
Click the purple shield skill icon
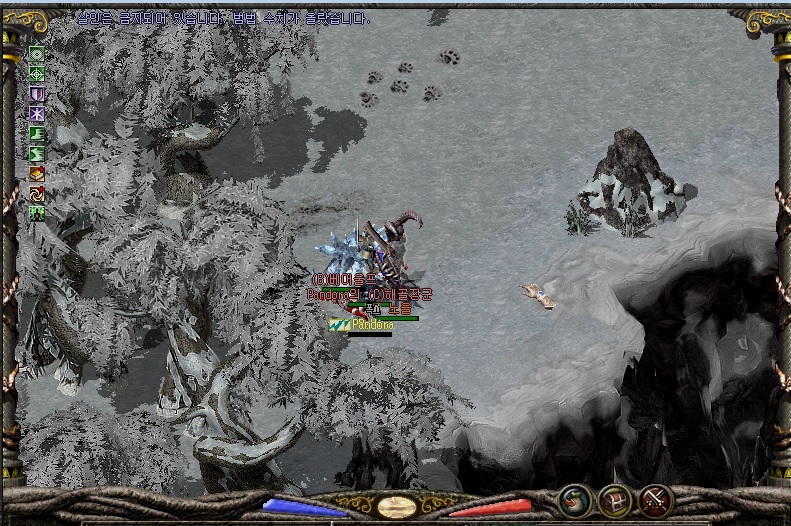pyautogui.click(x=37, y=93)
